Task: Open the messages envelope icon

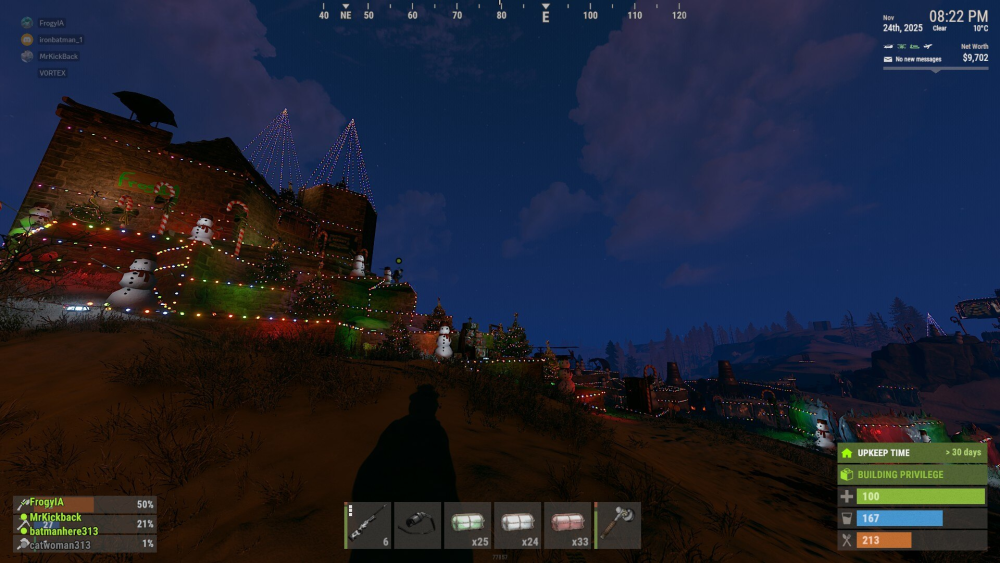Action: coord(887,59)
